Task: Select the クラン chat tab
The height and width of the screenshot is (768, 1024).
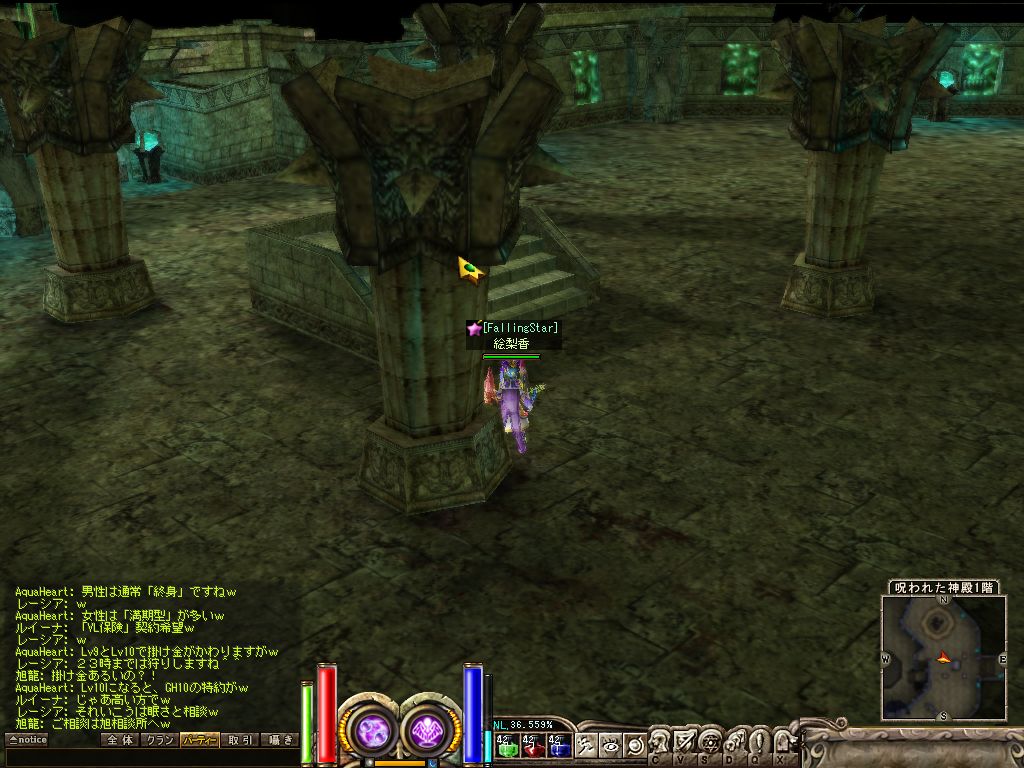Action: (159, 740)
